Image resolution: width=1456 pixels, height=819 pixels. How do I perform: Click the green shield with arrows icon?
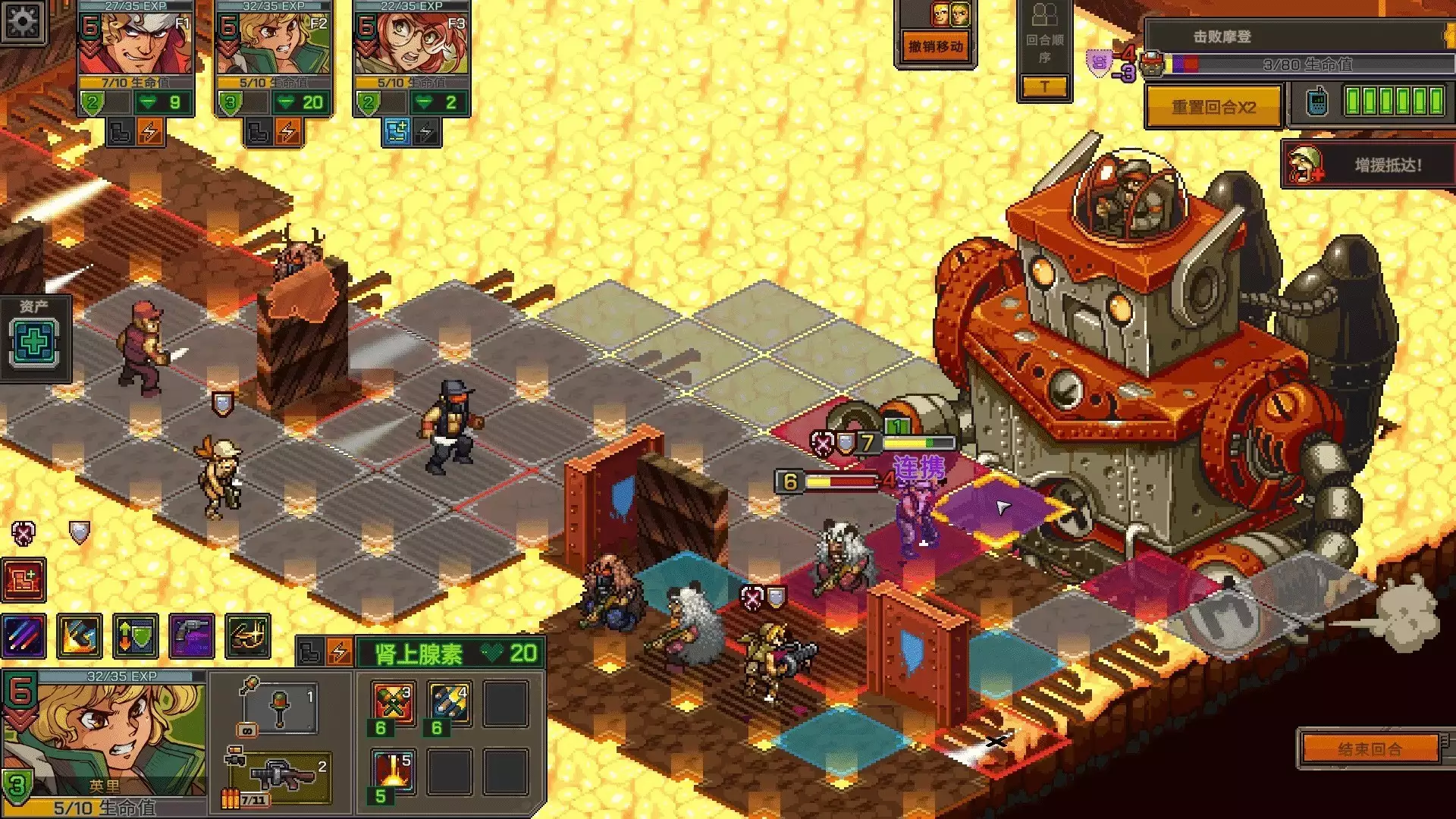[136, 635]
